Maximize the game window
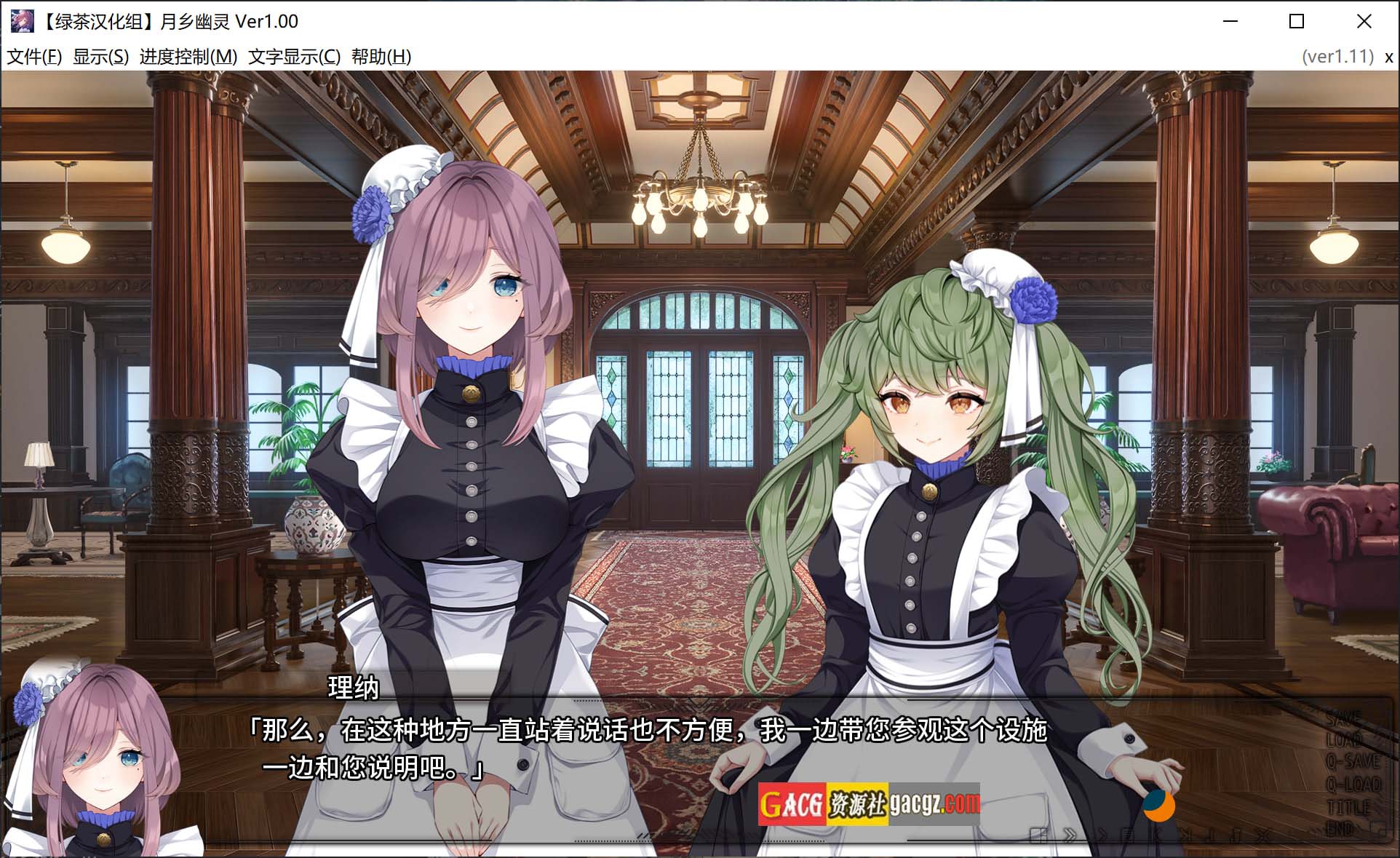 tap(1296, 22)
